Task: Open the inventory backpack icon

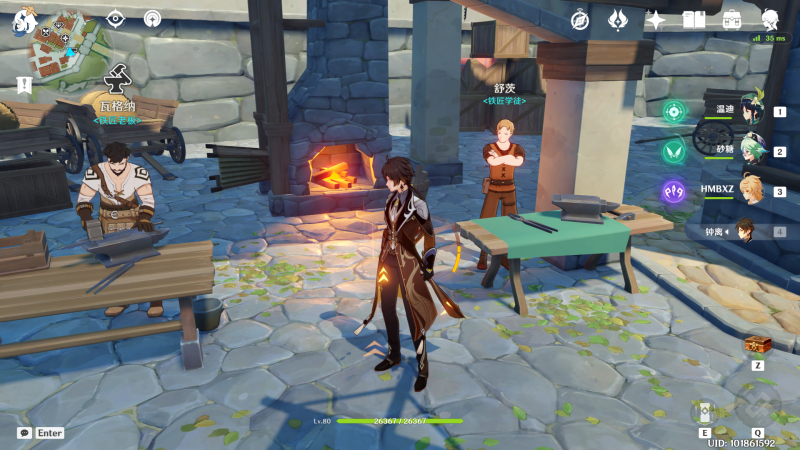Action: 732,20
